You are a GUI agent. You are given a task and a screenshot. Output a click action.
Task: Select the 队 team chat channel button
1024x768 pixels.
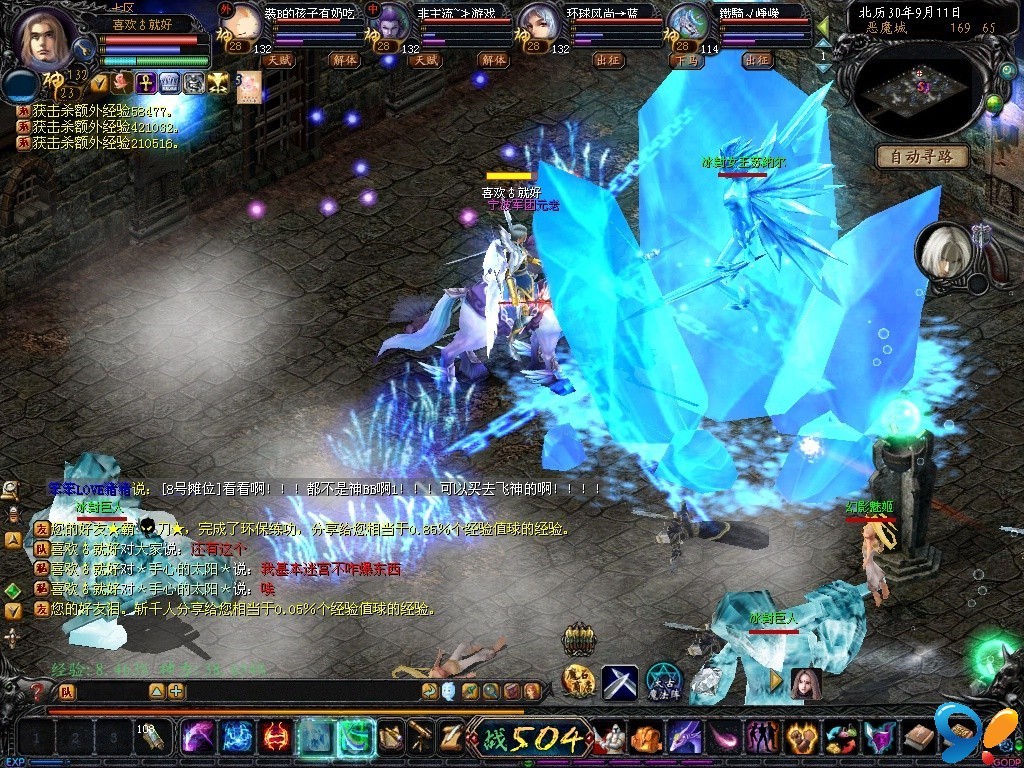coord(67,691)
